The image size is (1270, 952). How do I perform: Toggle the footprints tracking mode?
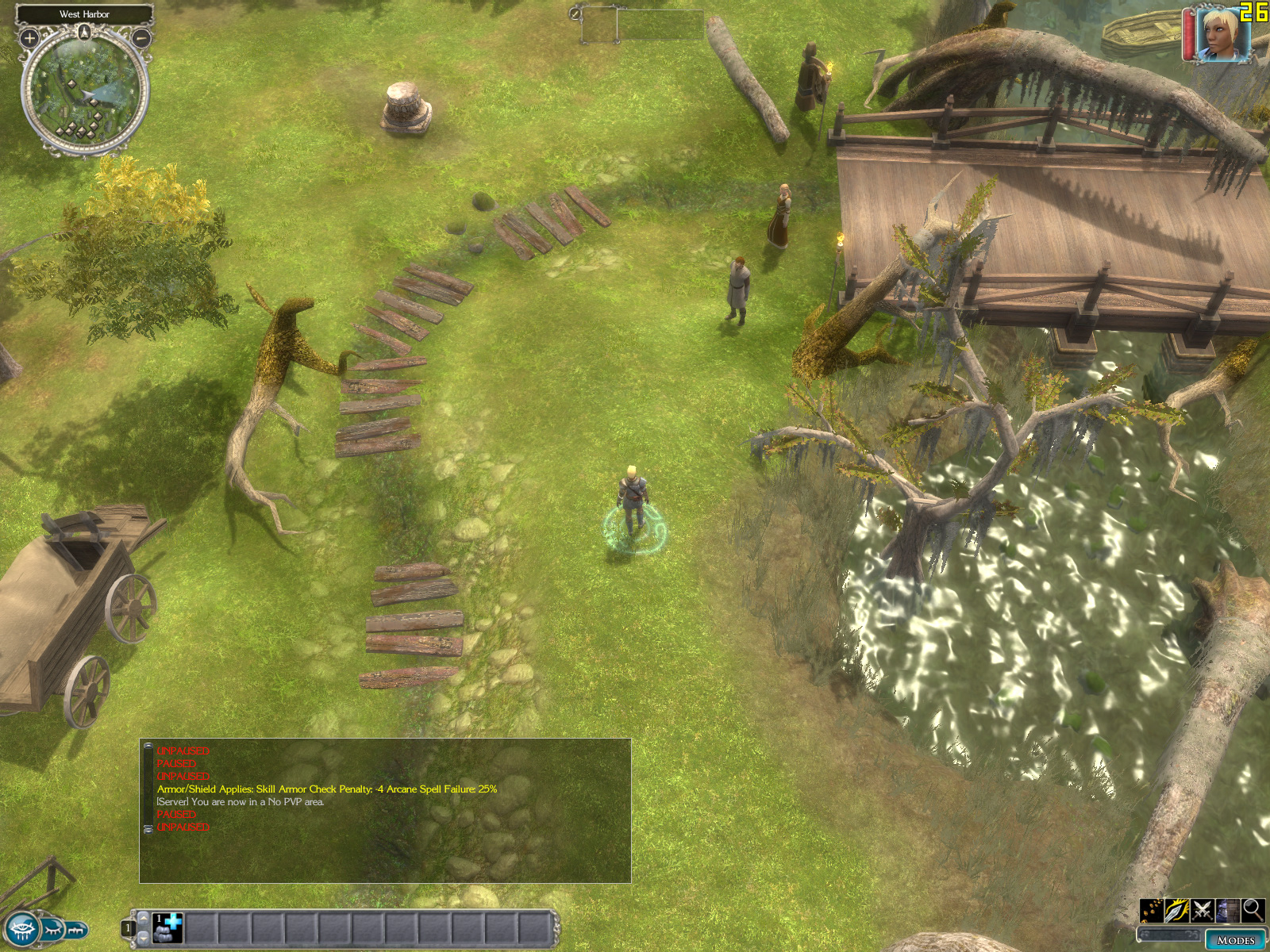pyautogui.click(x=1152, y=911)
